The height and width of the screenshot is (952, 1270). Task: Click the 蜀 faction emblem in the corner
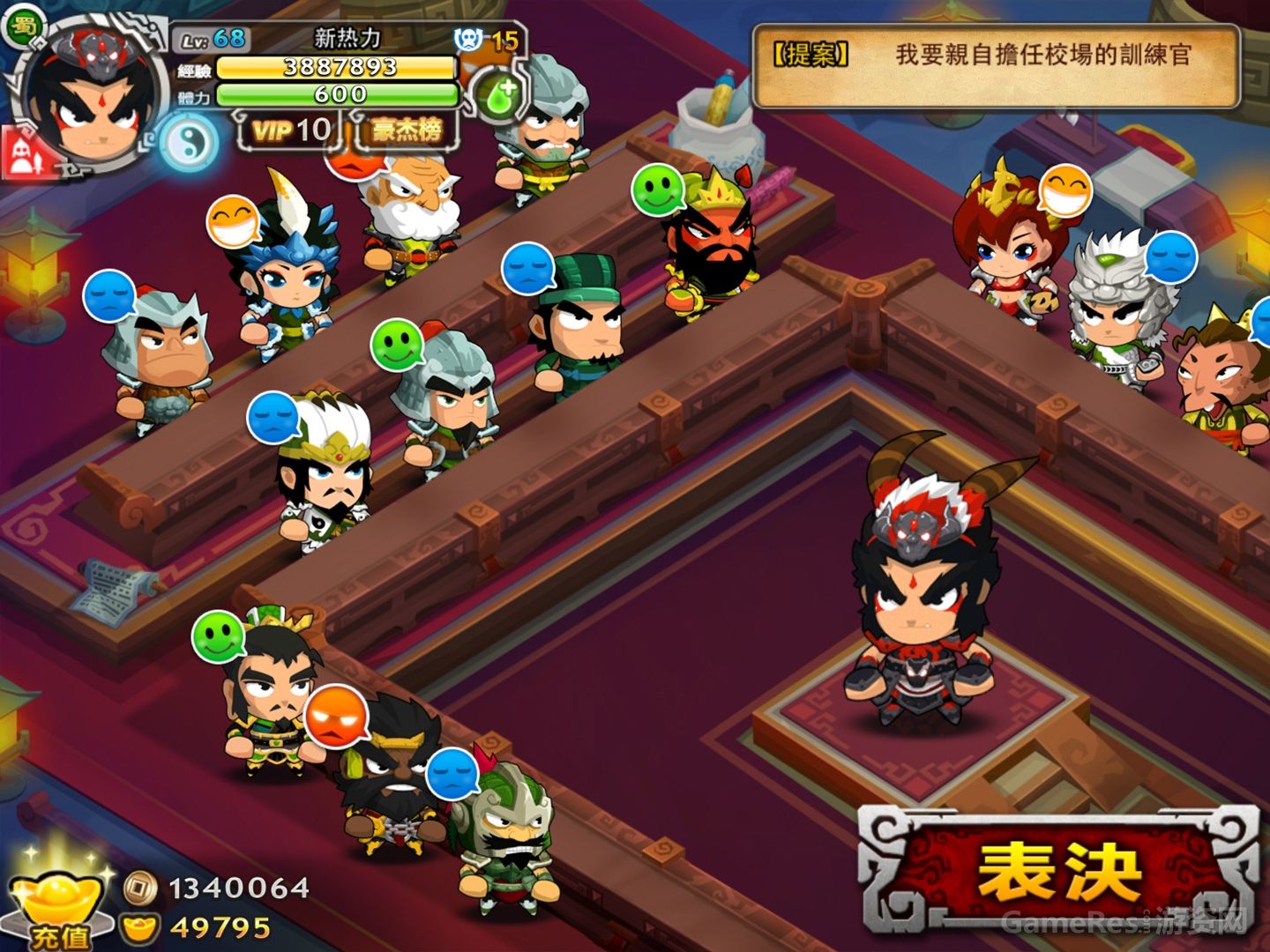pyautogui.click(x=25, y=27)
